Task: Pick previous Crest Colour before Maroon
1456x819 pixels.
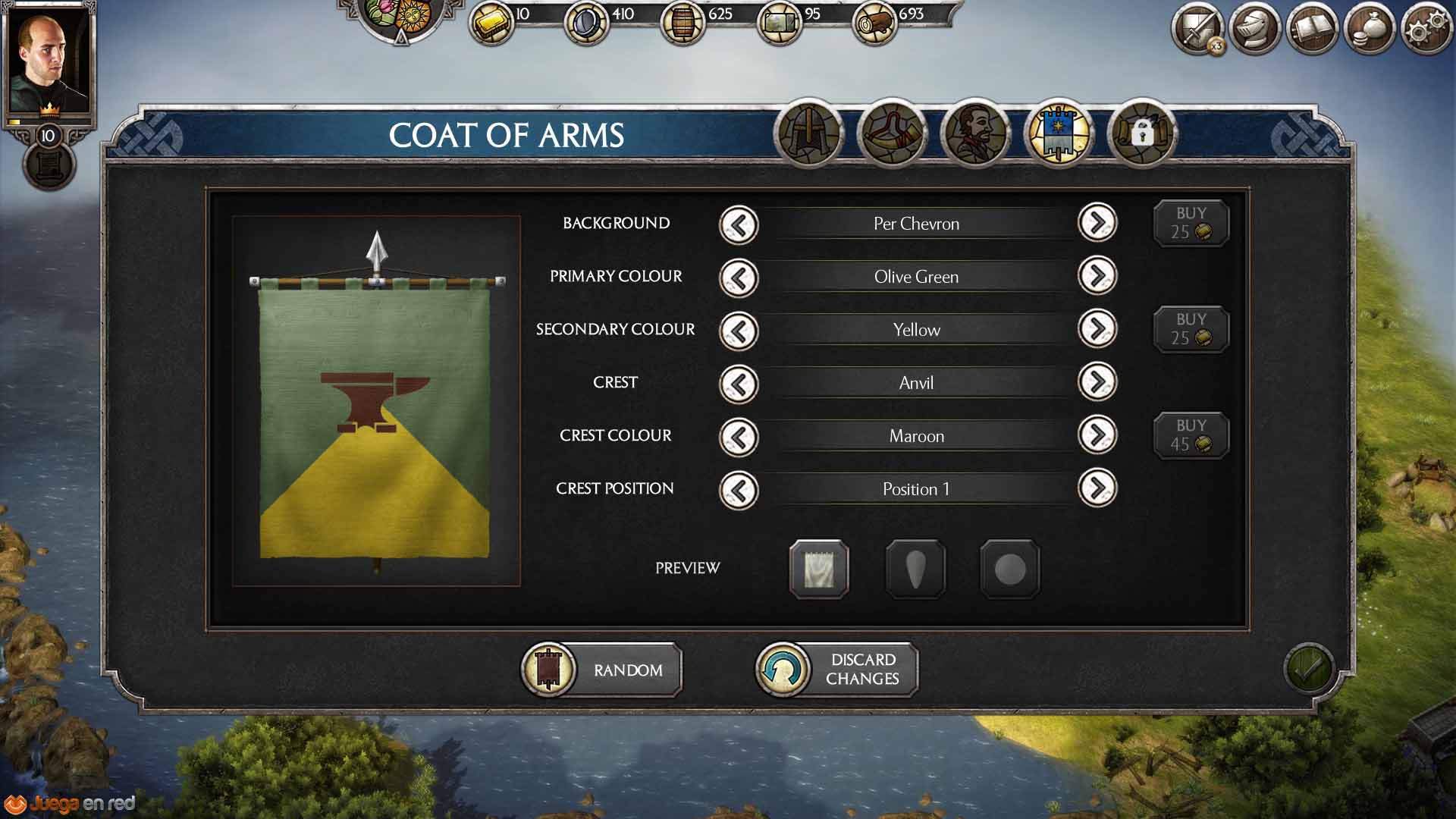Action: click(739, 437)
